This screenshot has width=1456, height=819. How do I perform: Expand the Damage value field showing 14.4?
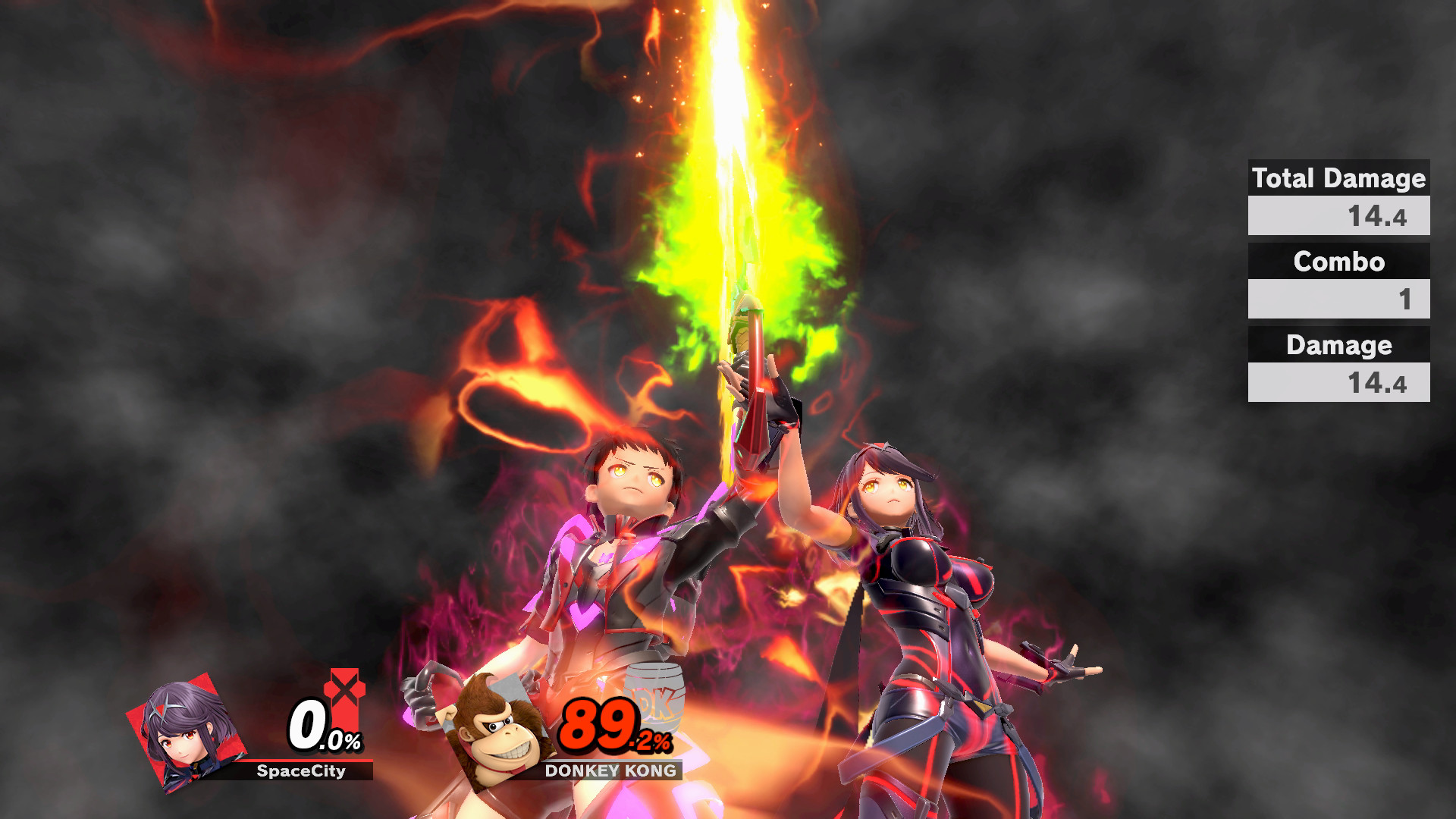(1338, 381)
